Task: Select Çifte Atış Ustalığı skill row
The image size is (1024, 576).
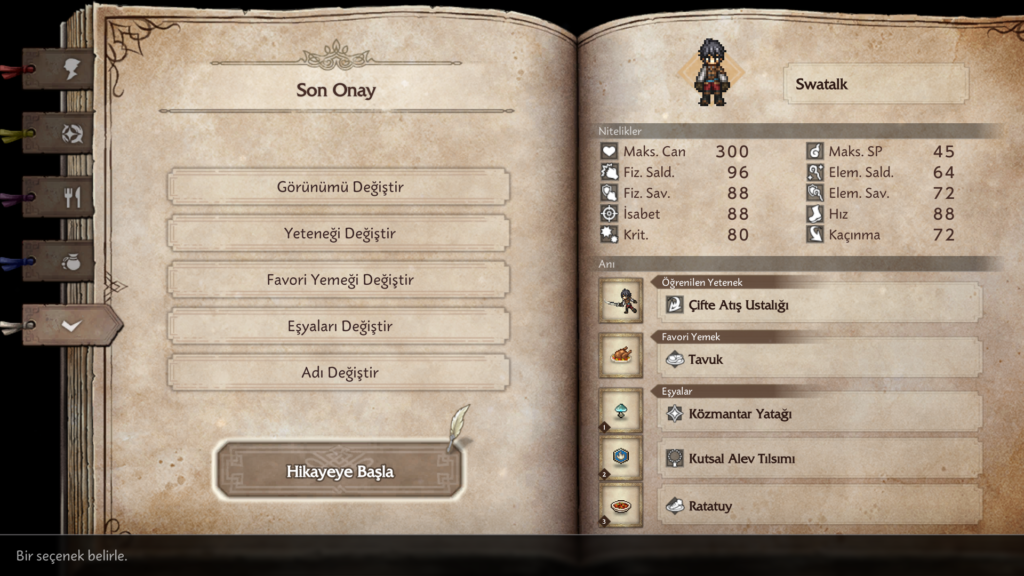Action: [820, 304]
